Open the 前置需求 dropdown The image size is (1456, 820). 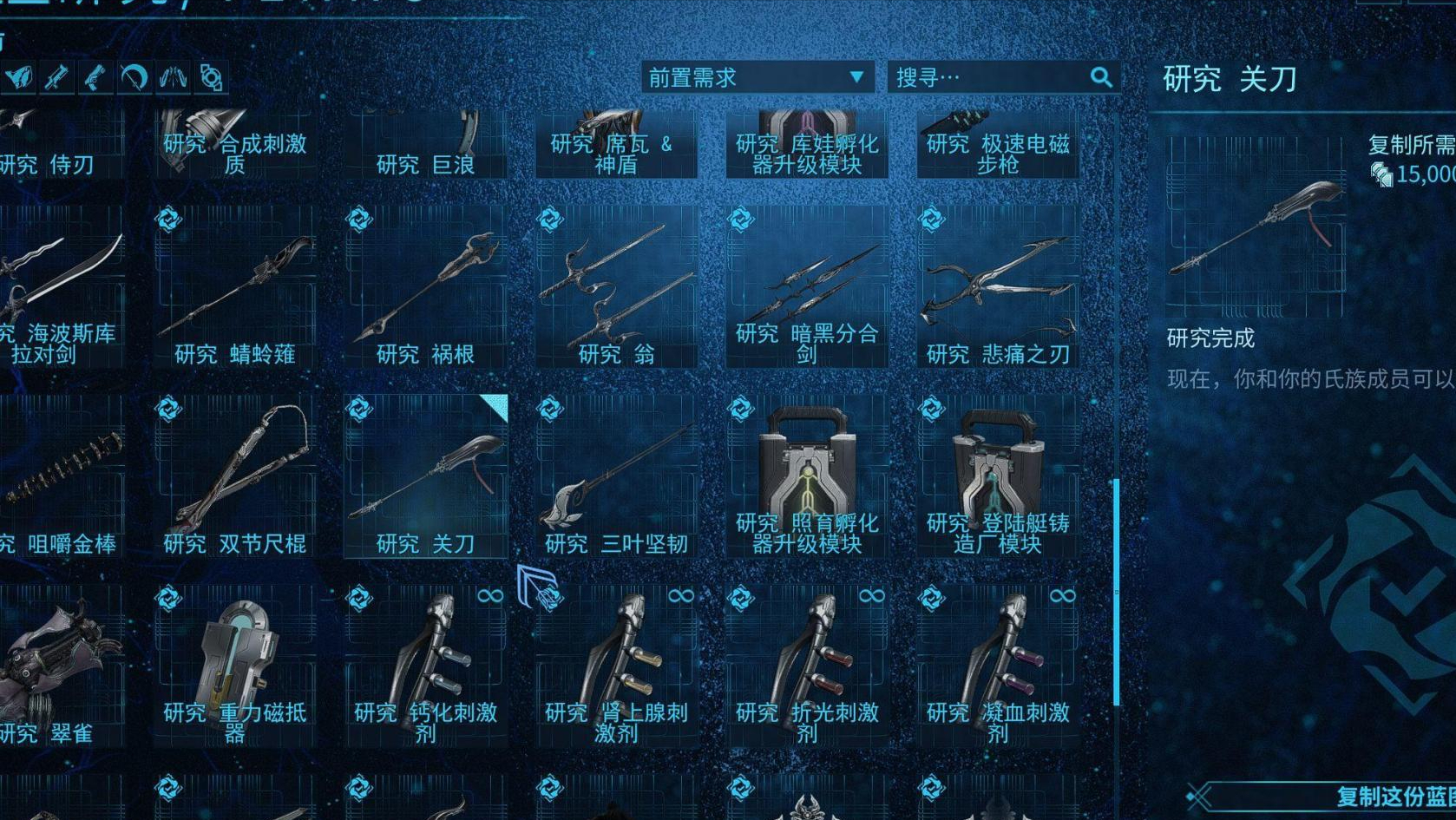click(x=742, y=77)
